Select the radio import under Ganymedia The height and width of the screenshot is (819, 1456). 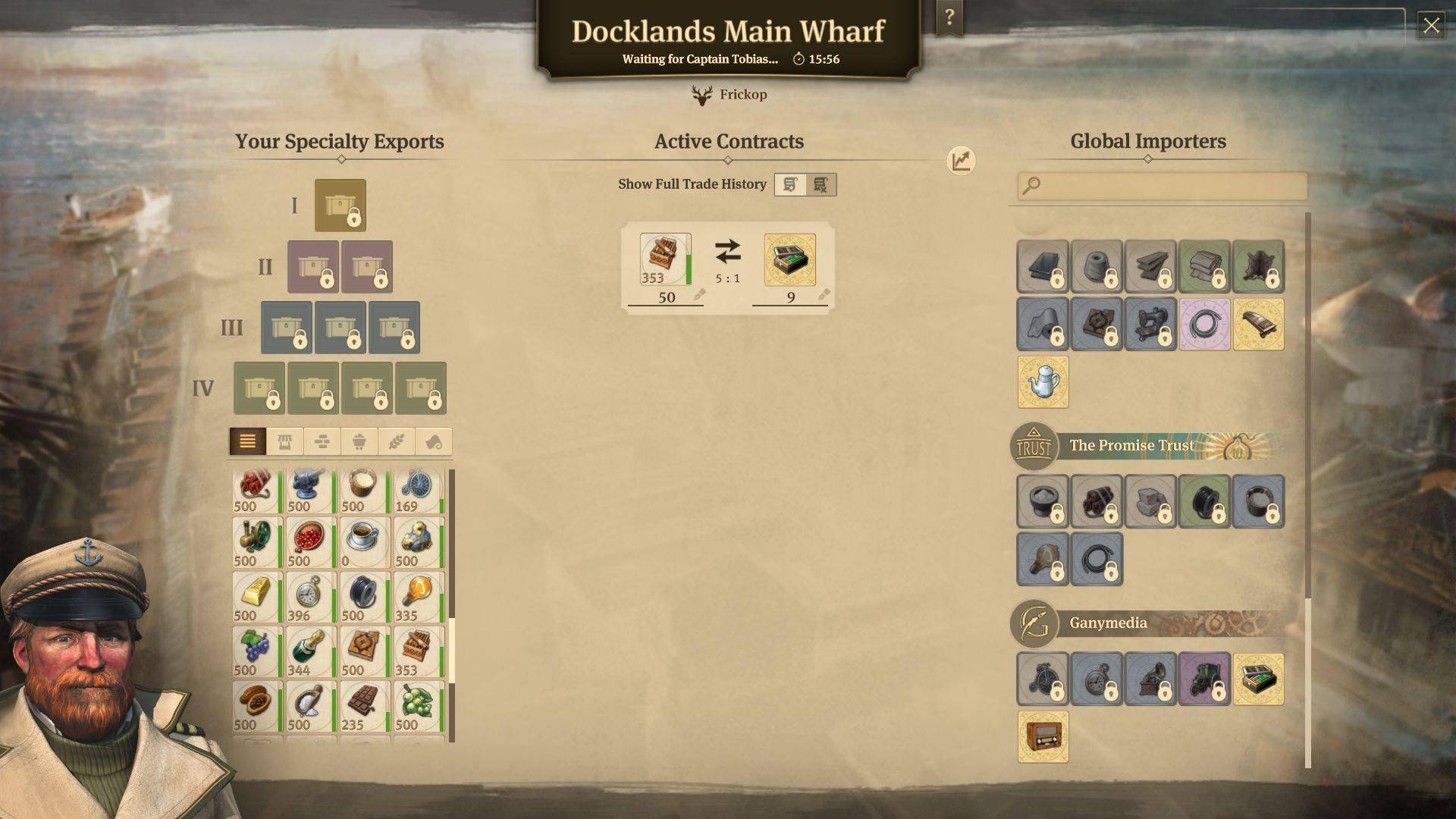click(1043, 736)
